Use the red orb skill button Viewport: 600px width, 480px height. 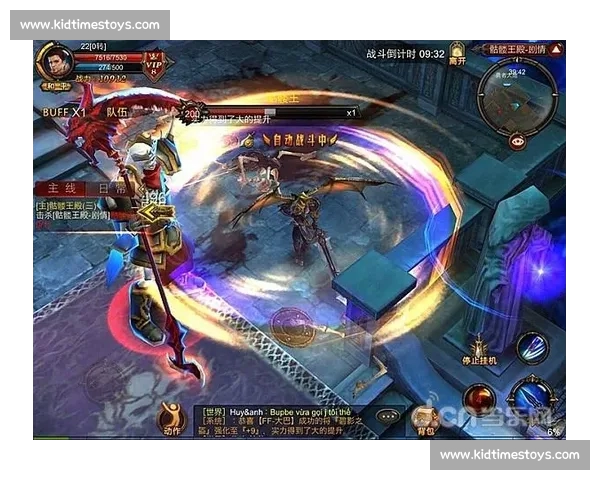tap(479, 398)
